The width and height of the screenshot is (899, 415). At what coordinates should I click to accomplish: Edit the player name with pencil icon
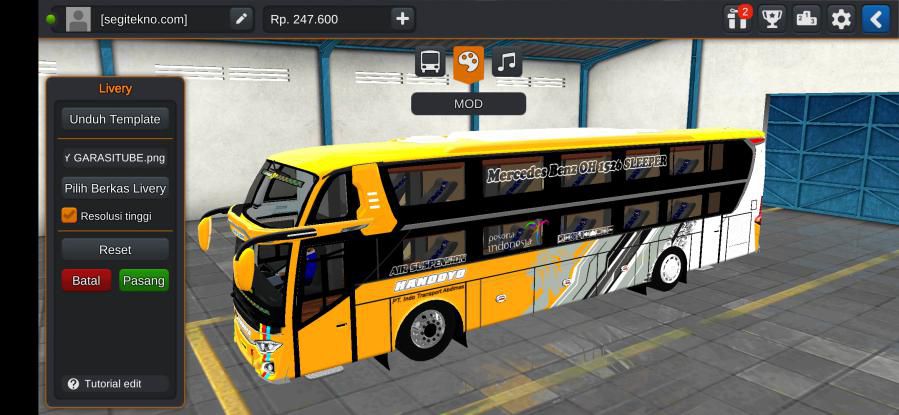coord(241,19)
